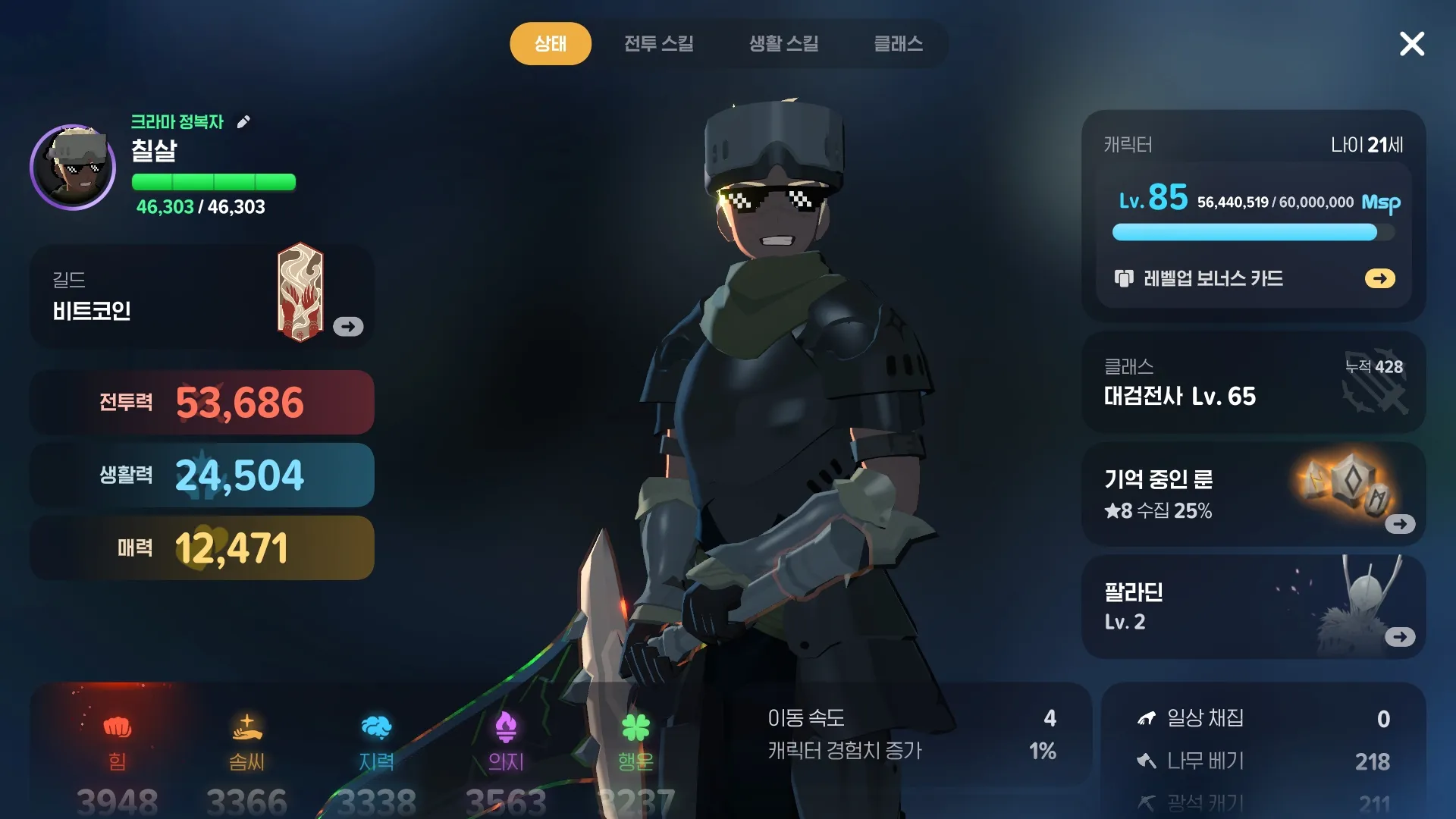Select the 행운 clover stat icon
This screenshot has width=1456, height=819.
635,728
